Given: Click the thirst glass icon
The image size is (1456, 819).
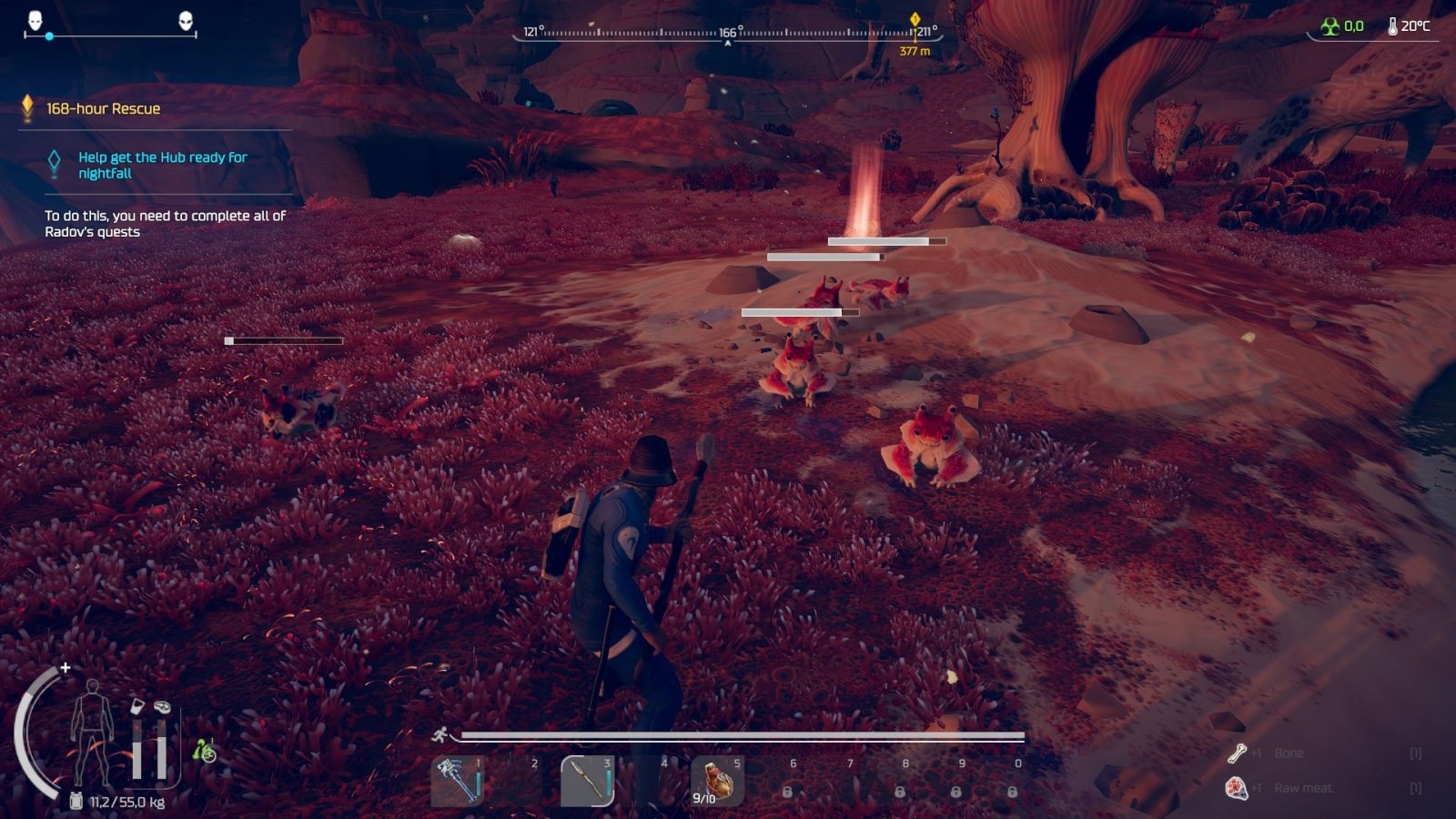Looking at the screenshot, I should coord(136,706).
